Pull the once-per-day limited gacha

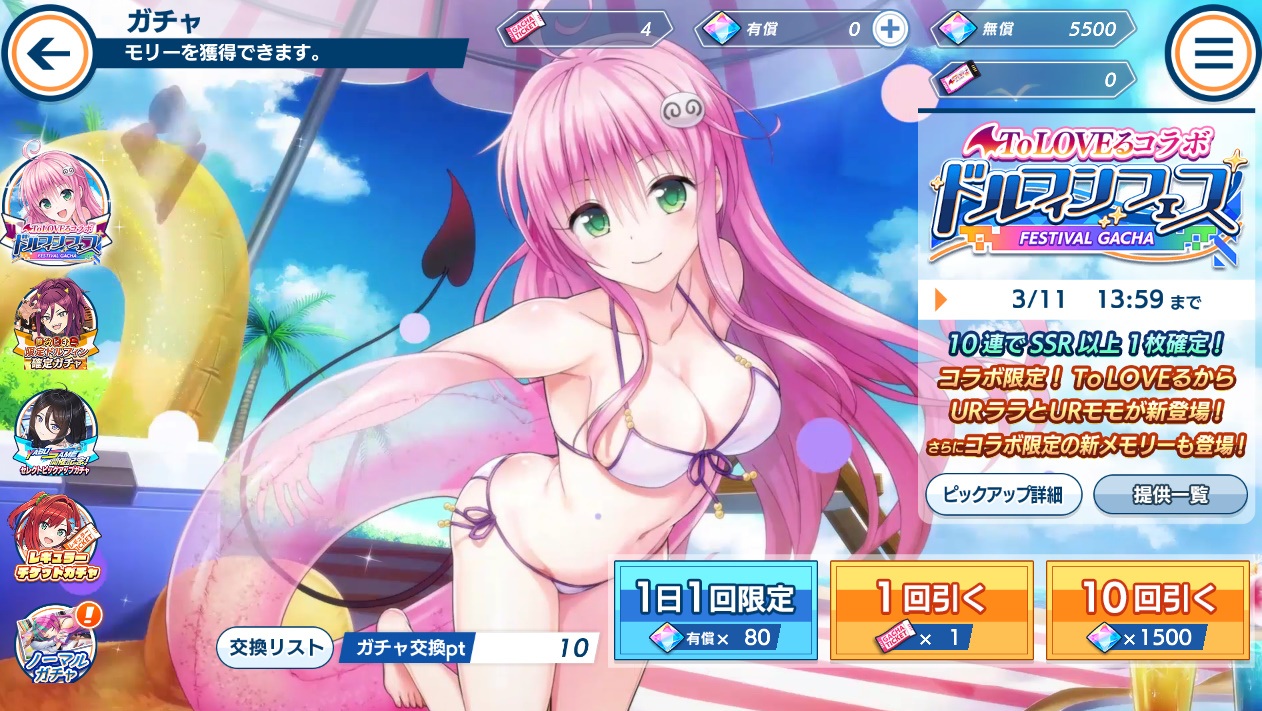click(716, 610)
